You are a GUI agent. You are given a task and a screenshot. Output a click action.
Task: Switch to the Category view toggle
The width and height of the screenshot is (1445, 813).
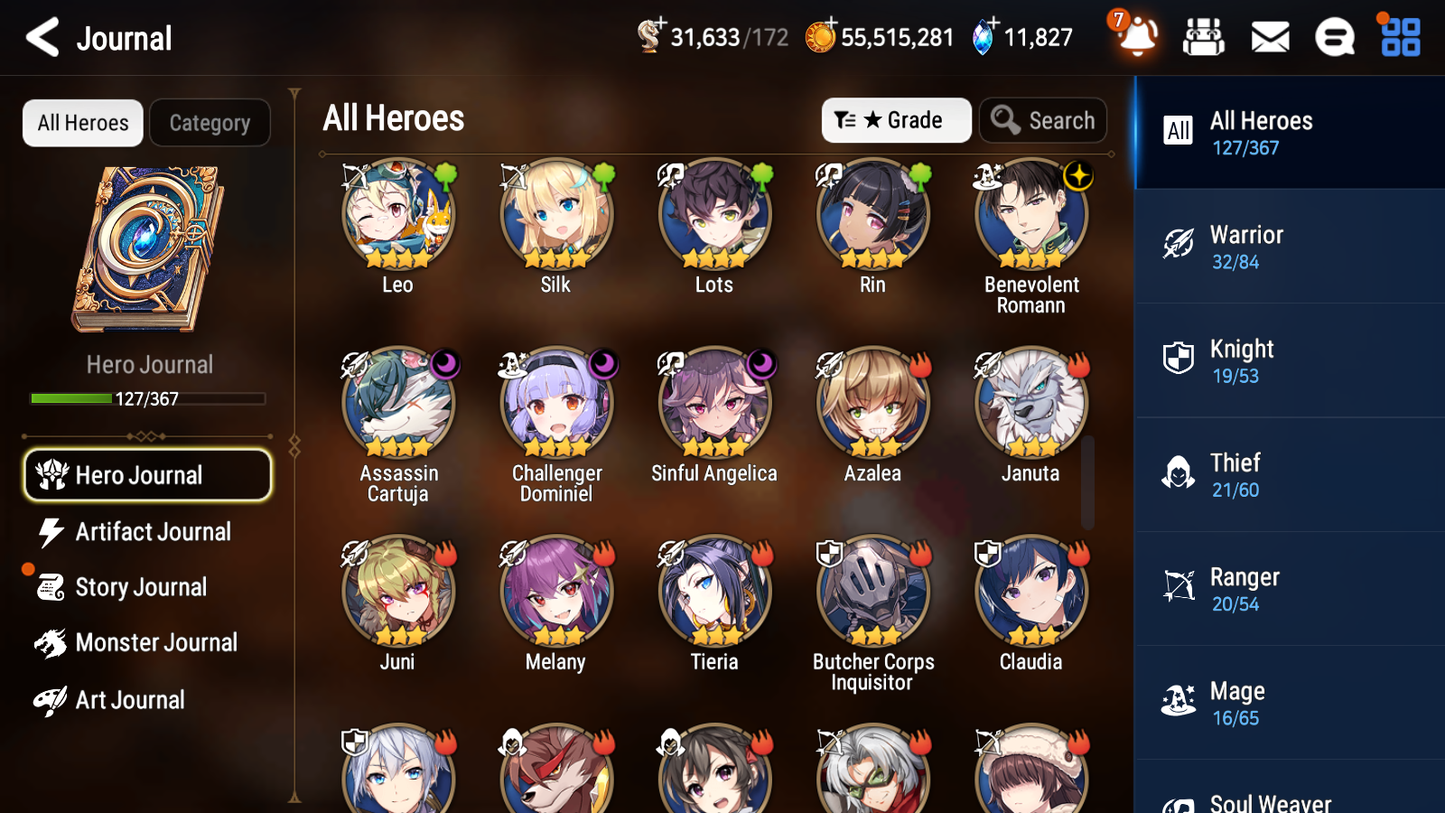pyautogui.click(x=210, y=123)
